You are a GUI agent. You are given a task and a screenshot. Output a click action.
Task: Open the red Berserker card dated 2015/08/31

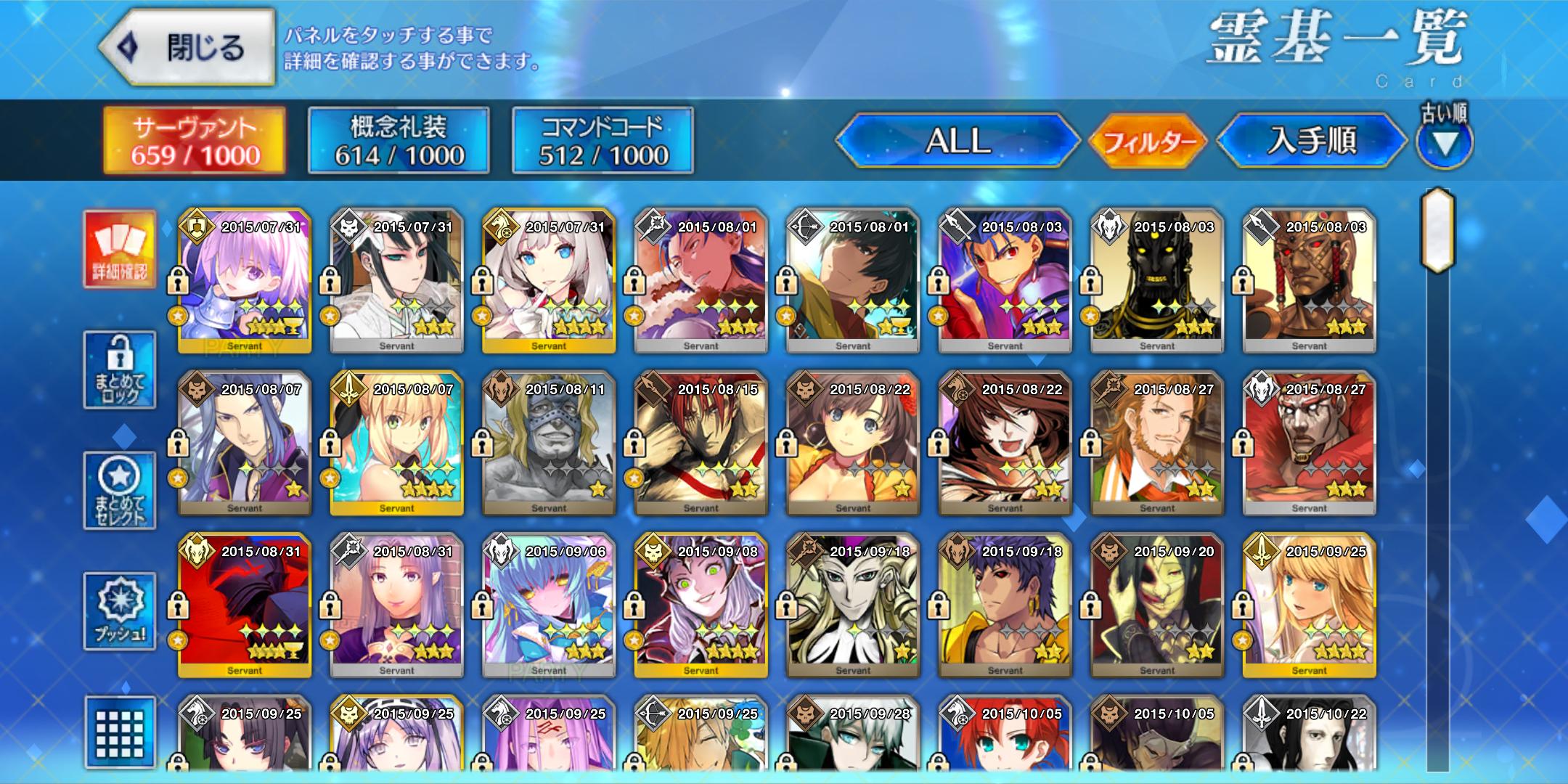[x=245, y=606]
